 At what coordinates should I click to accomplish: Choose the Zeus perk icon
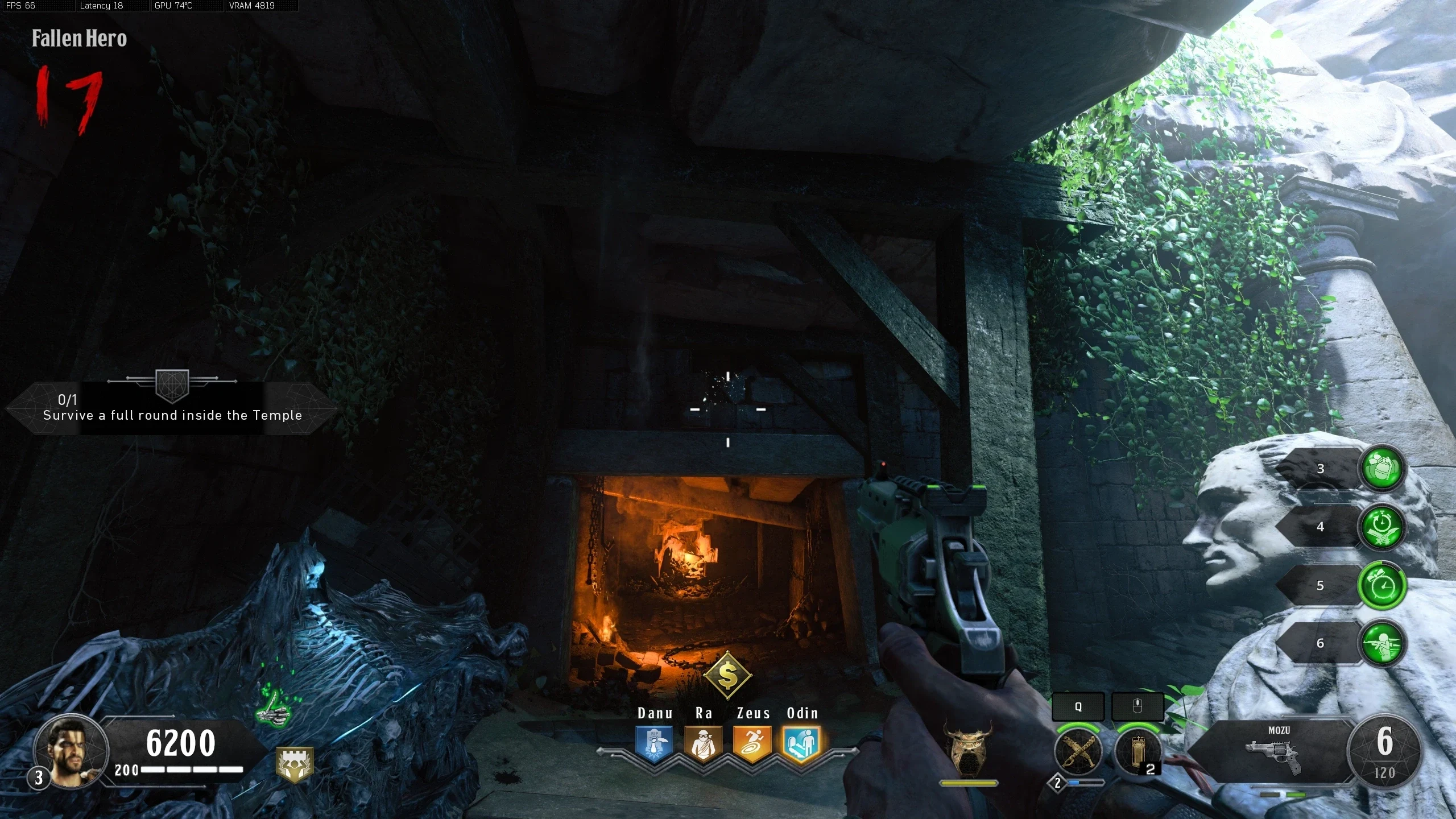(x=752, y=743)
